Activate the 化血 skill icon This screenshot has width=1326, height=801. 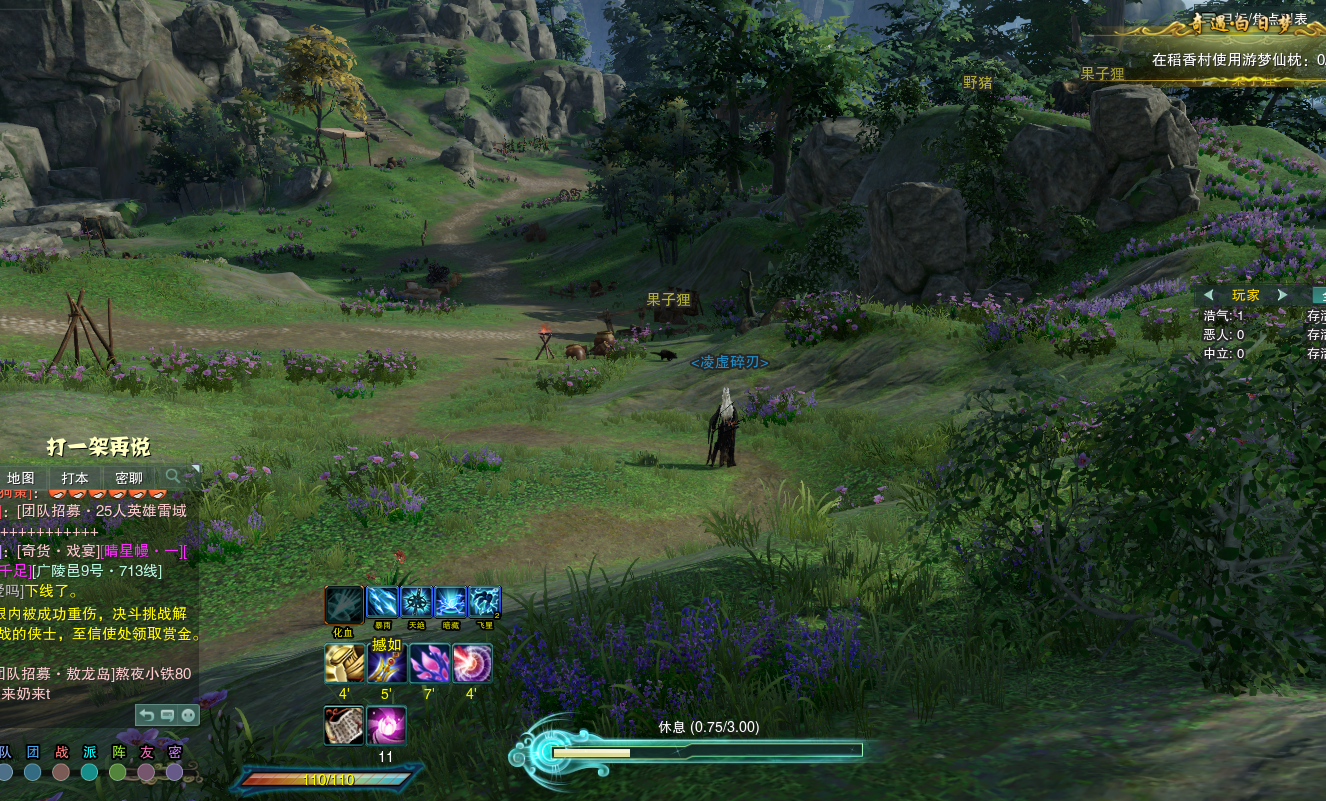[344, 604]
